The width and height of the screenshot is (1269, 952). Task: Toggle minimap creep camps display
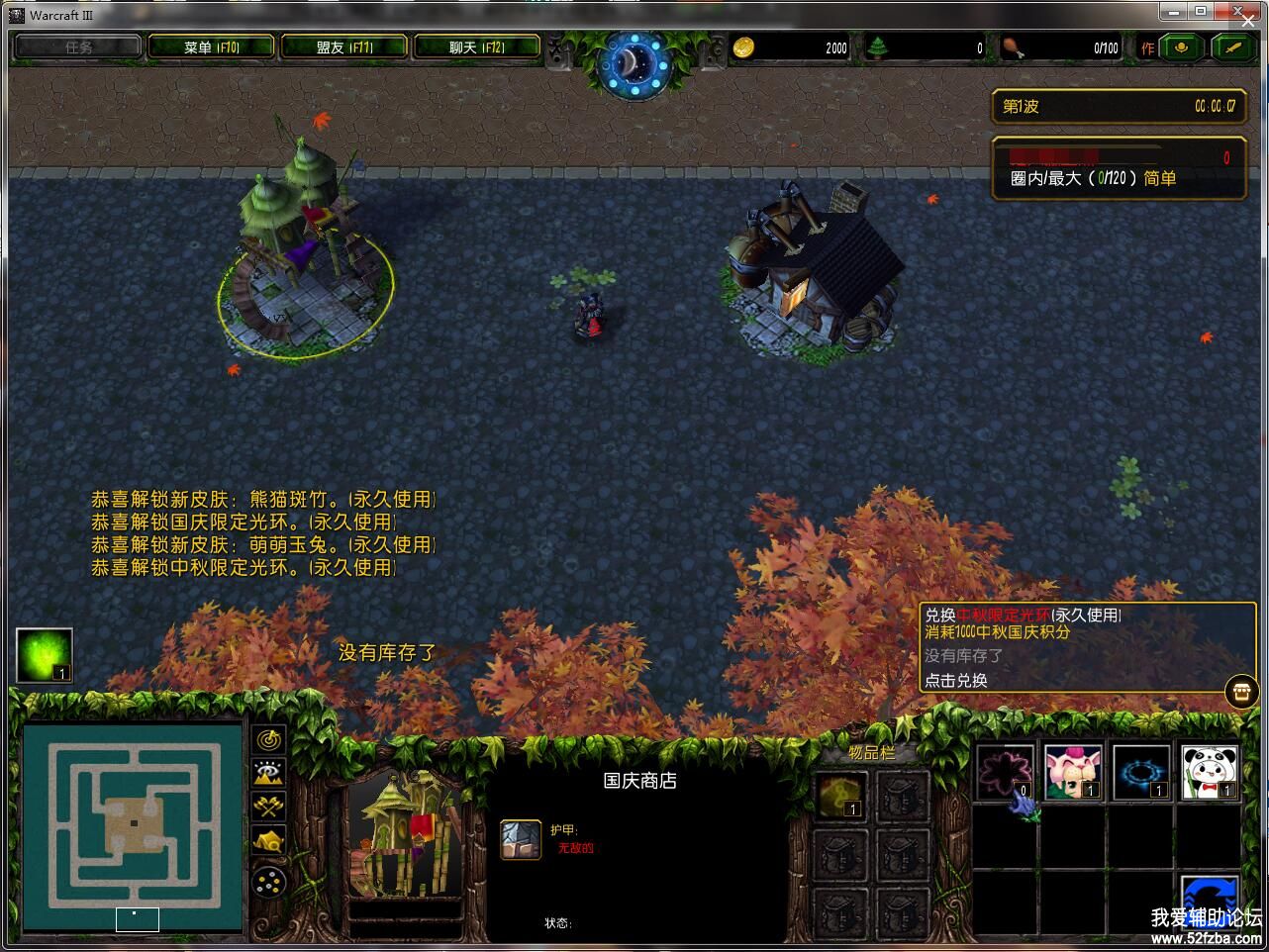[269, 841]
